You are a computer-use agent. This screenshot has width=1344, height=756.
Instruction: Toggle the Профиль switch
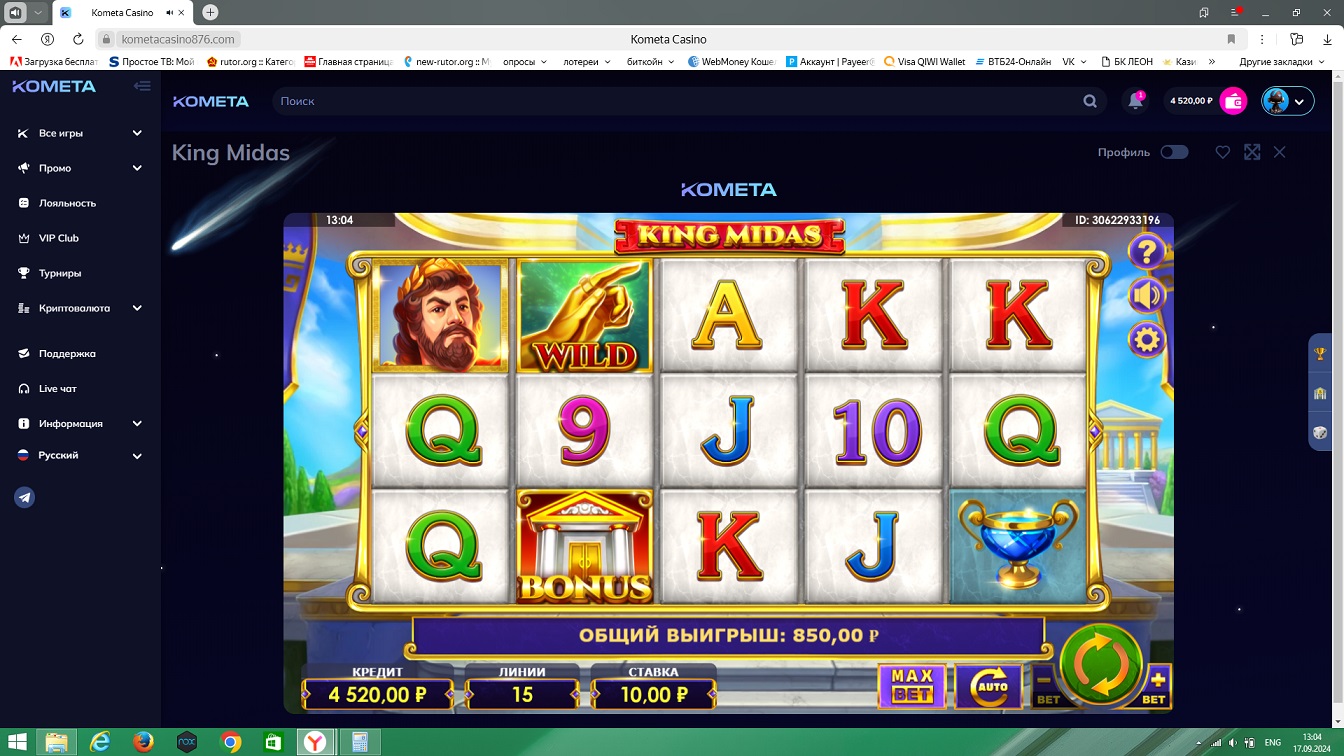click(1174, 152)
